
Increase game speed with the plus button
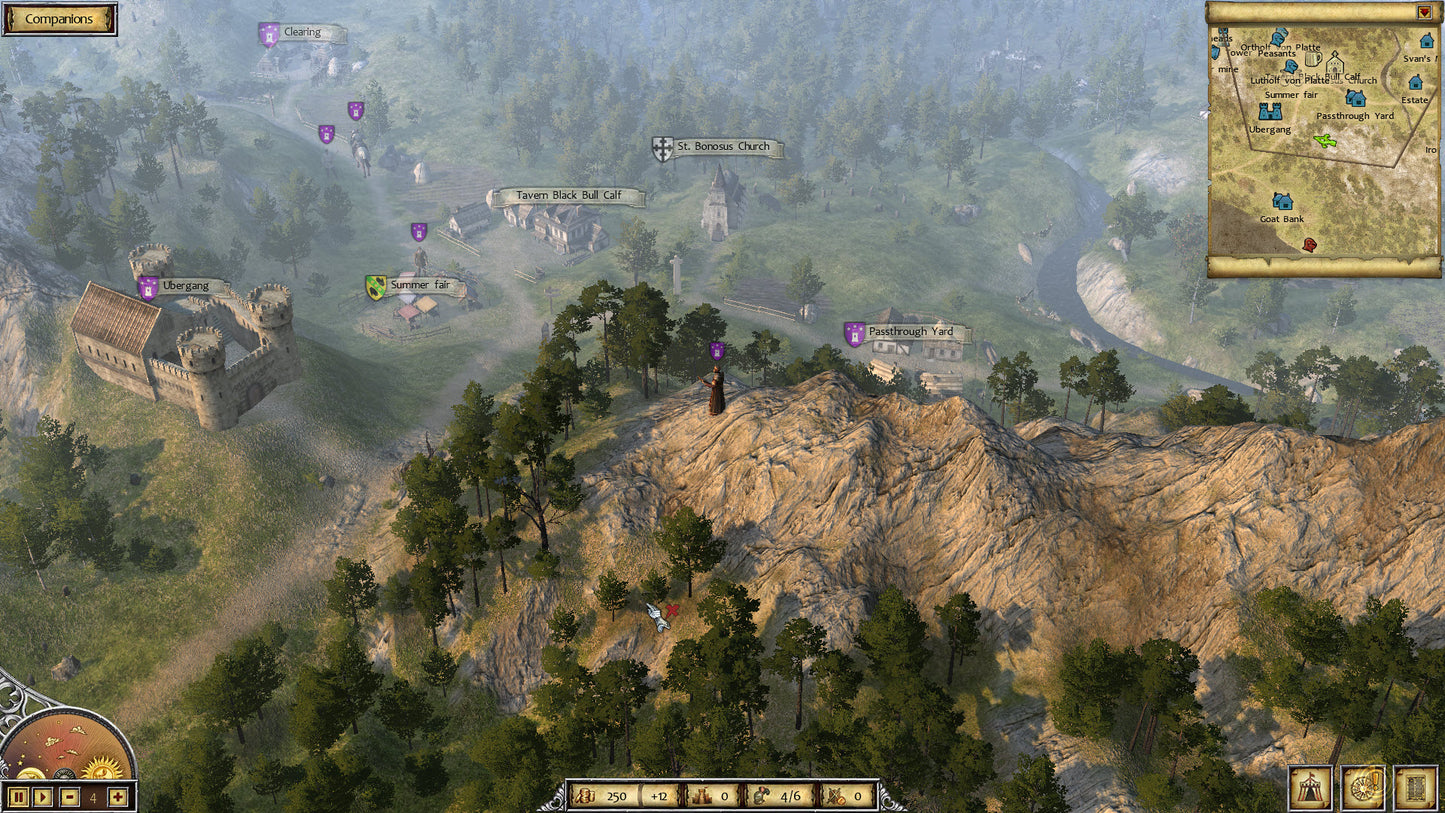click(x=118, y=797)
